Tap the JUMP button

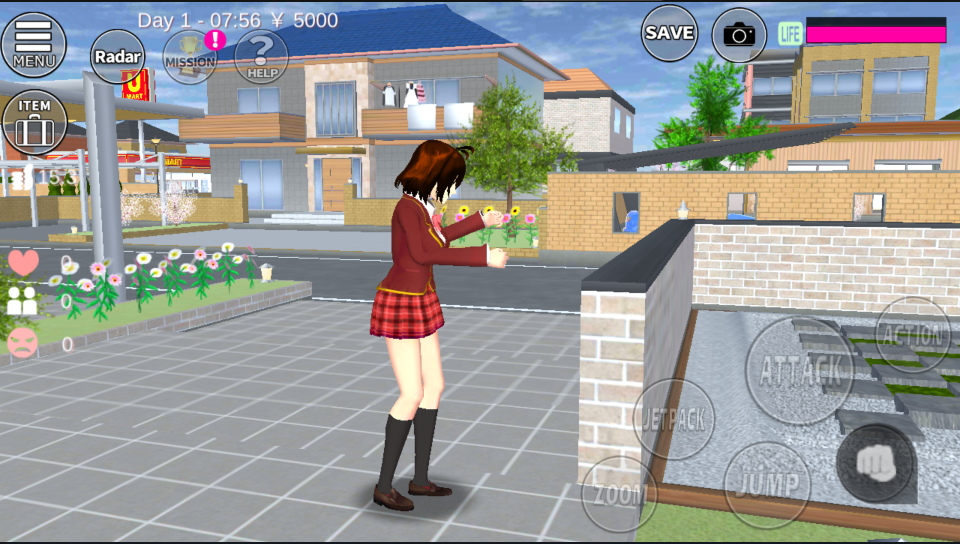(767, 484)
